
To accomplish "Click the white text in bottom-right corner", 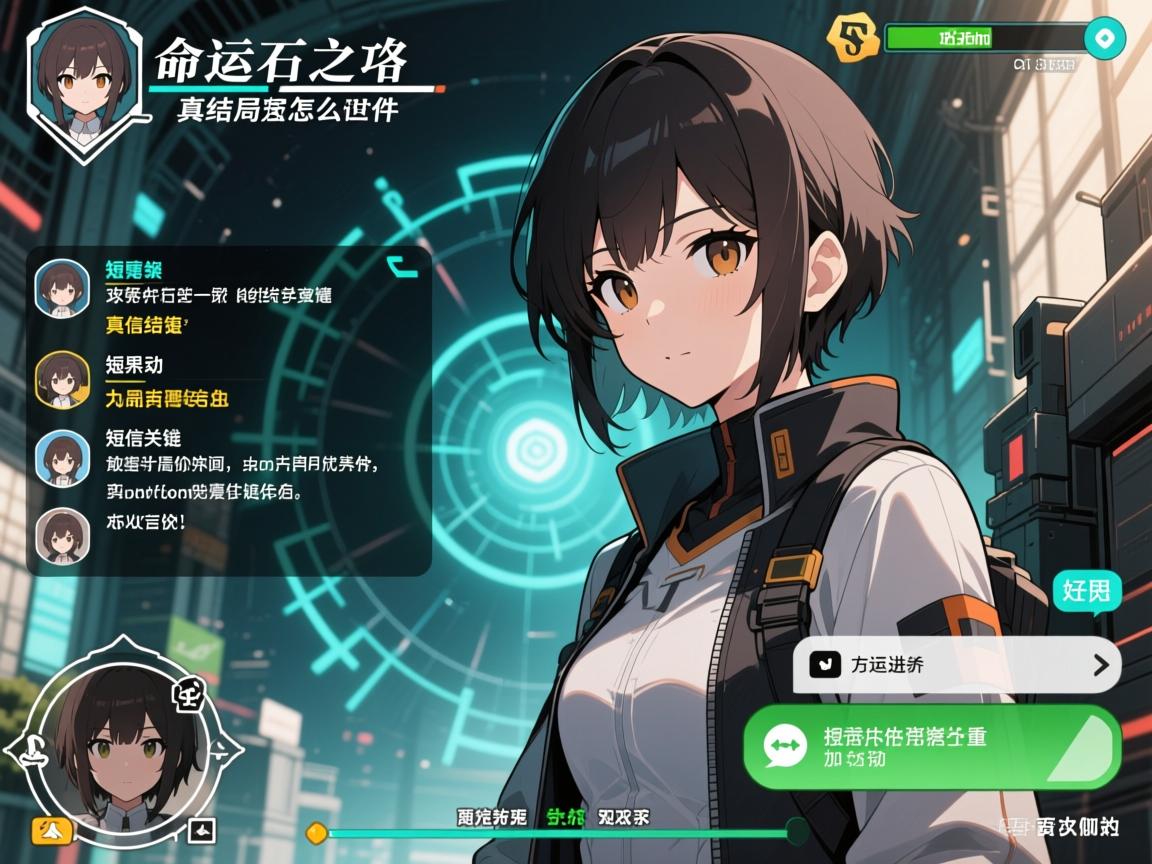I will (1060, 826).
